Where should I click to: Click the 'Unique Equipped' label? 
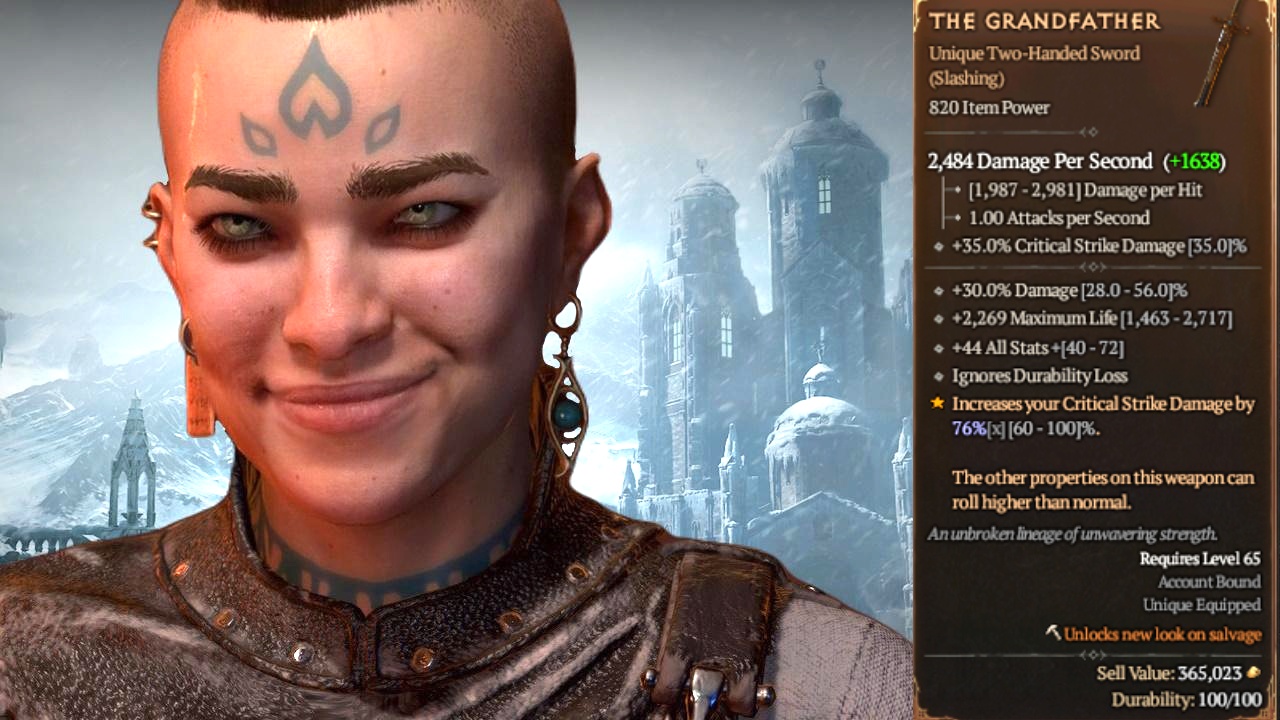pyautogui.click(x=1202, y=605)
